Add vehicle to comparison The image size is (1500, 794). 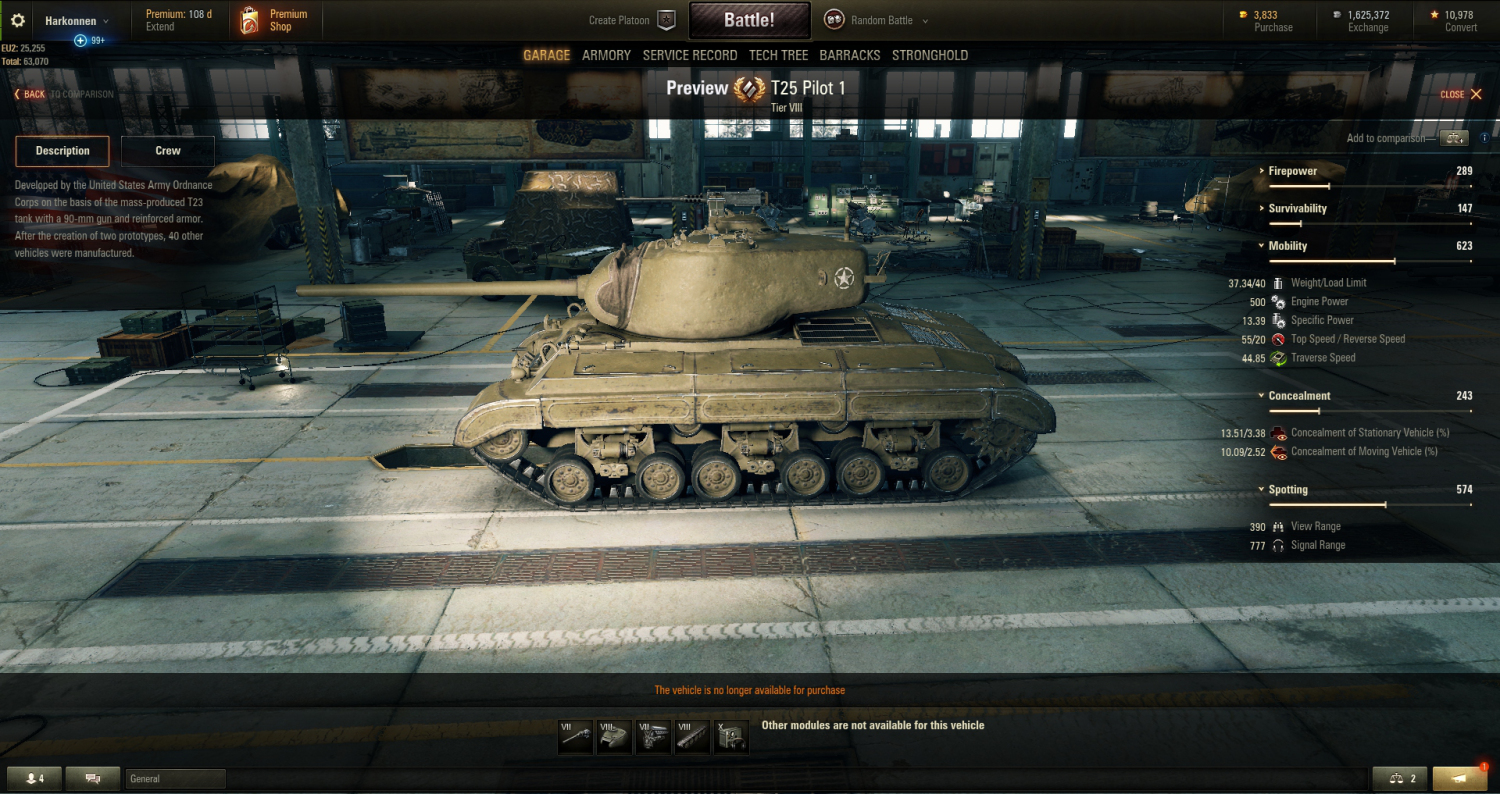(x=1453, y=138)
